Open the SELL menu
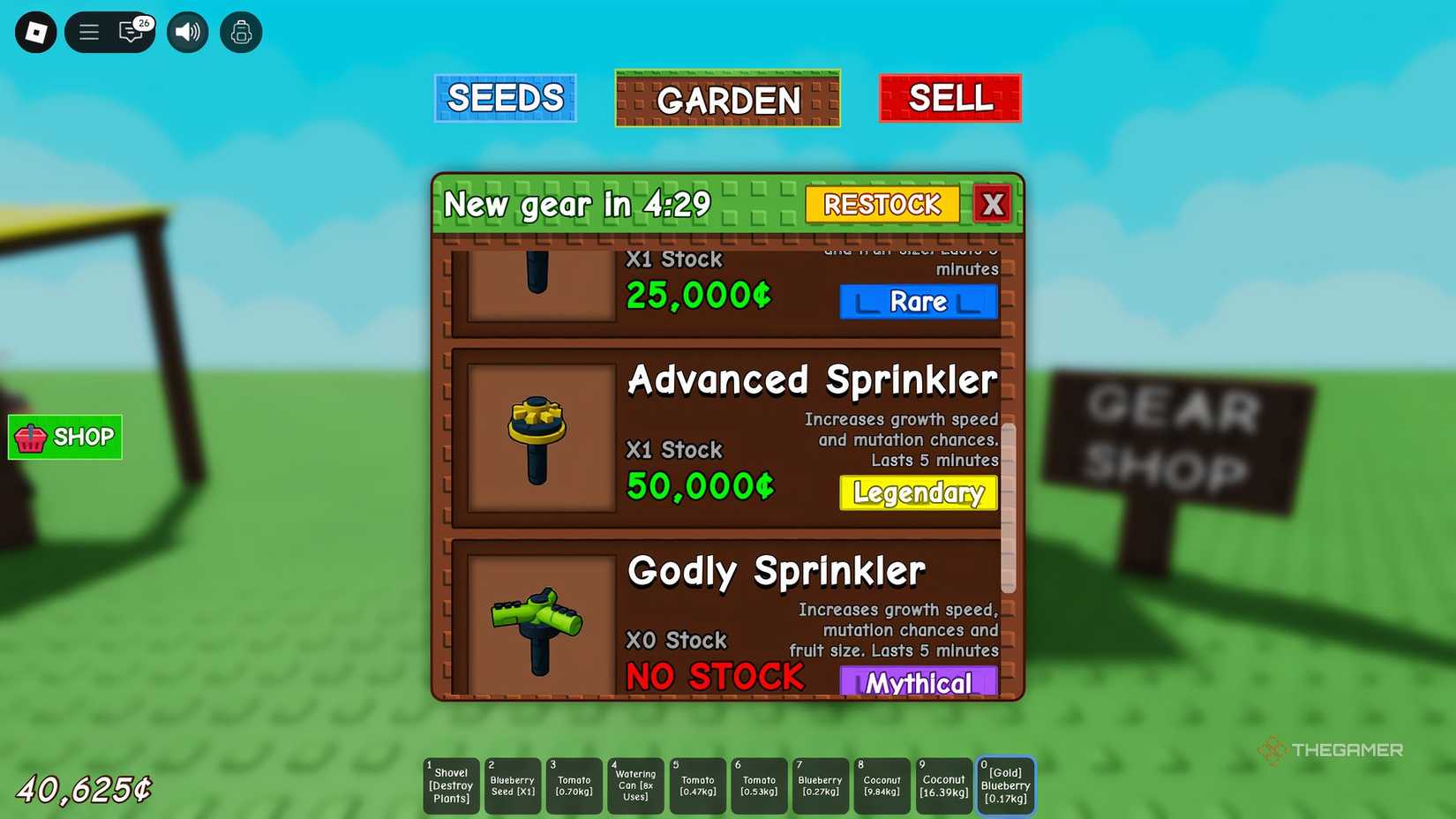This screenshot has height=819, width=1456. point(949,98)
